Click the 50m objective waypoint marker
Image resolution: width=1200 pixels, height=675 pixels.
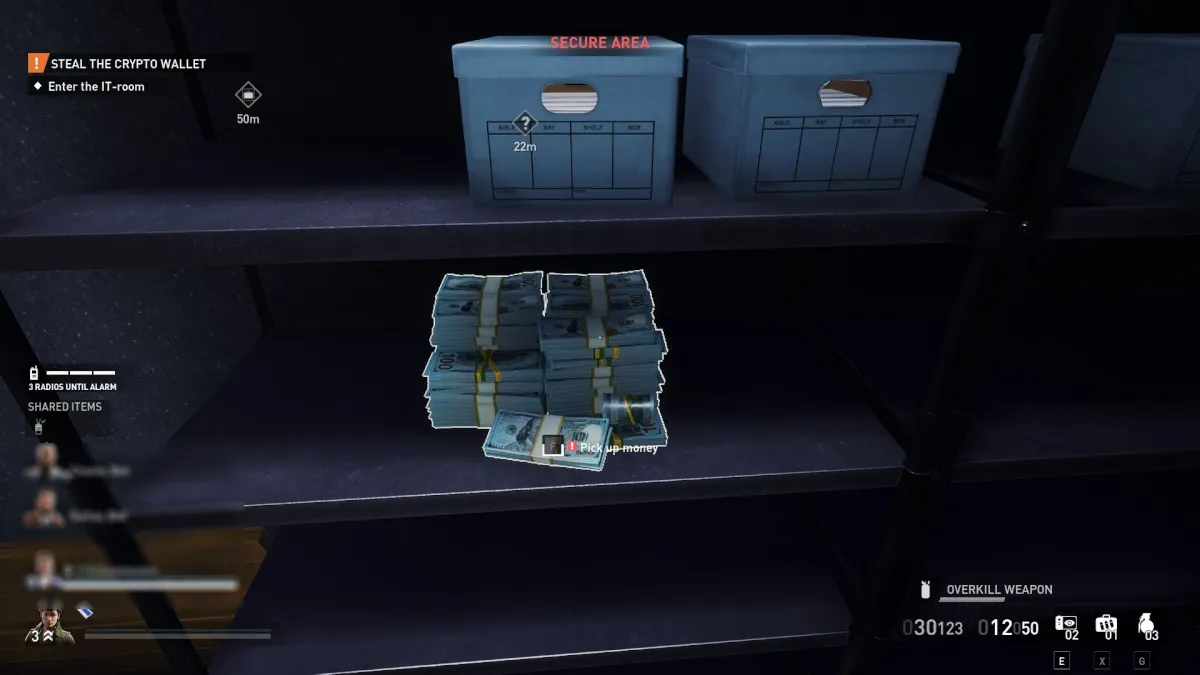(248, 95)
